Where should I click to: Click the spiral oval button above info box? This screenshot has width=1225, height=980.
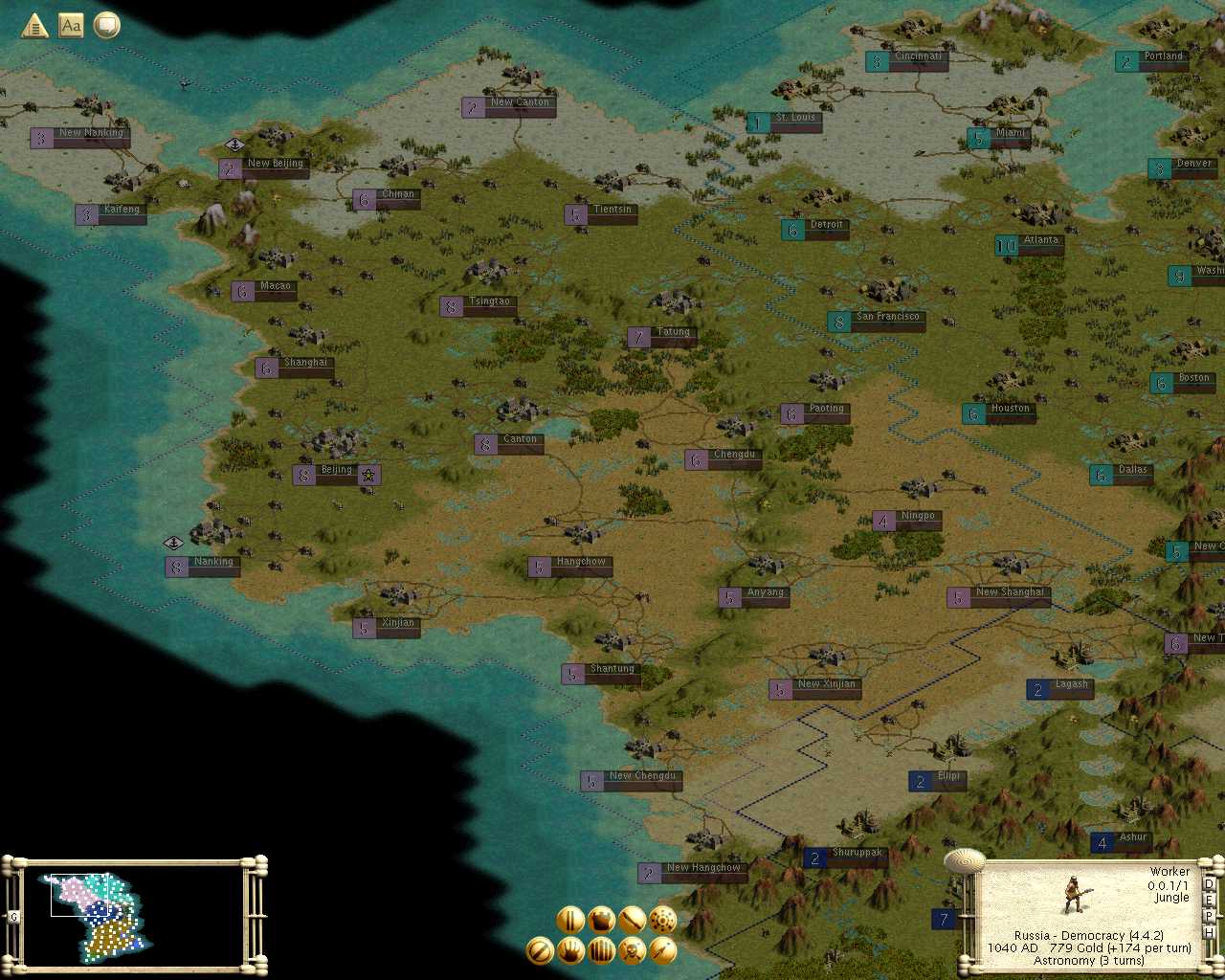[964, 860]
